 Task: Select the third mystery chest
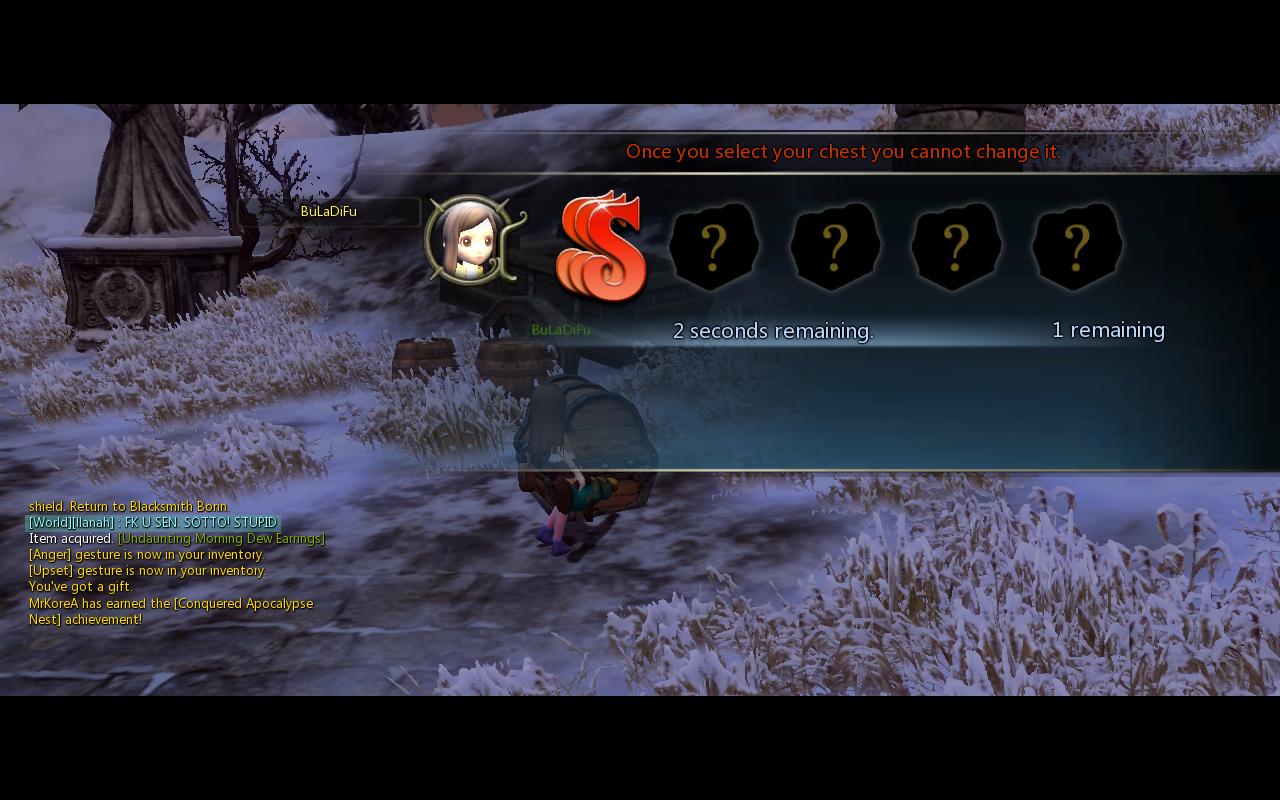point(955,247)
